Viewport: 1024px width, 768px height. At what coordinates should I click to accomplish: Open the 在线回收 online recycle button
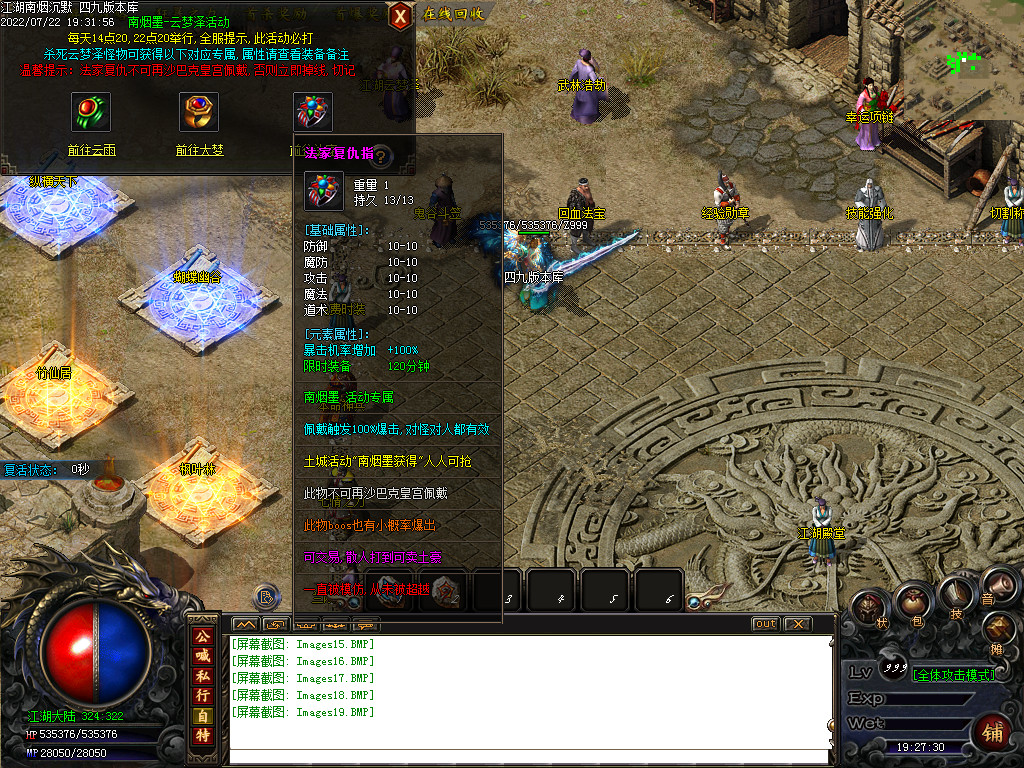[x=453, y=14]
